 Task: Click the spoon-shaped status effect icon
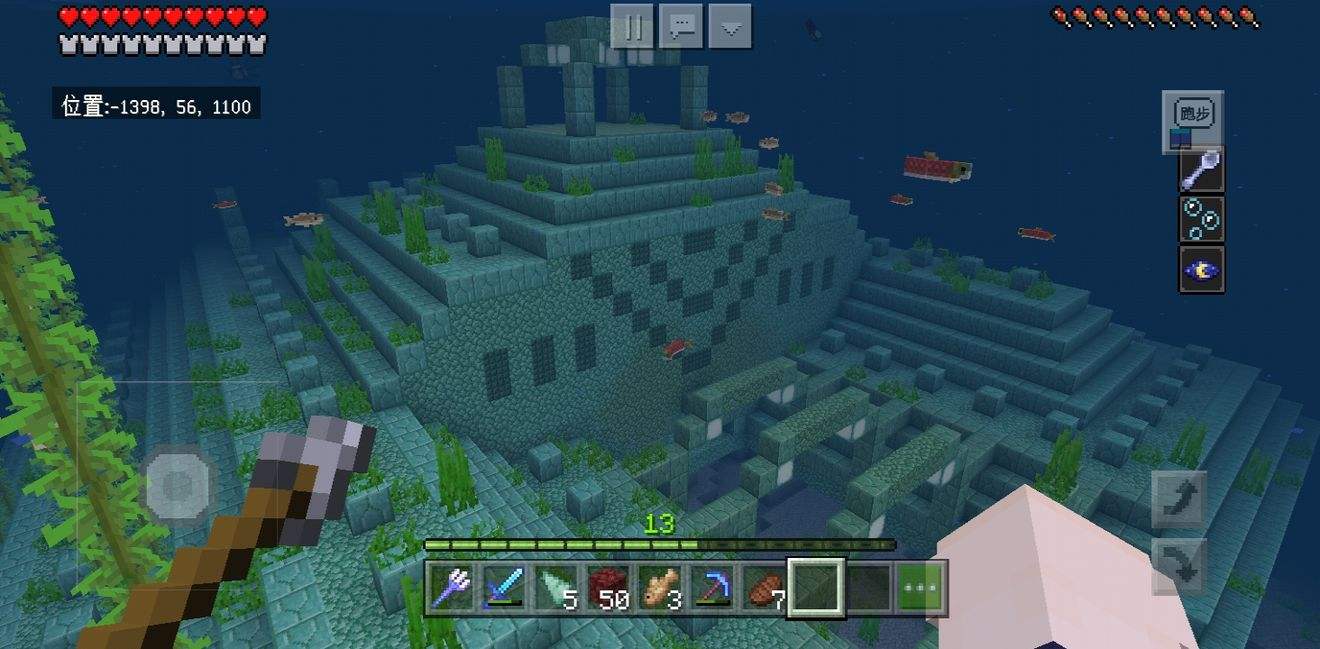[1200, 170]
